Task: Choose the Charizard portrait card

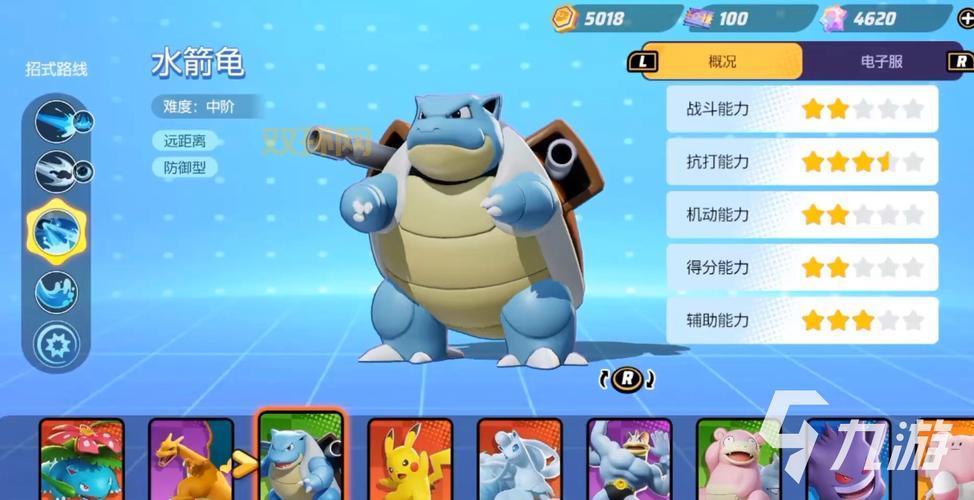Action: coord(191,460)
